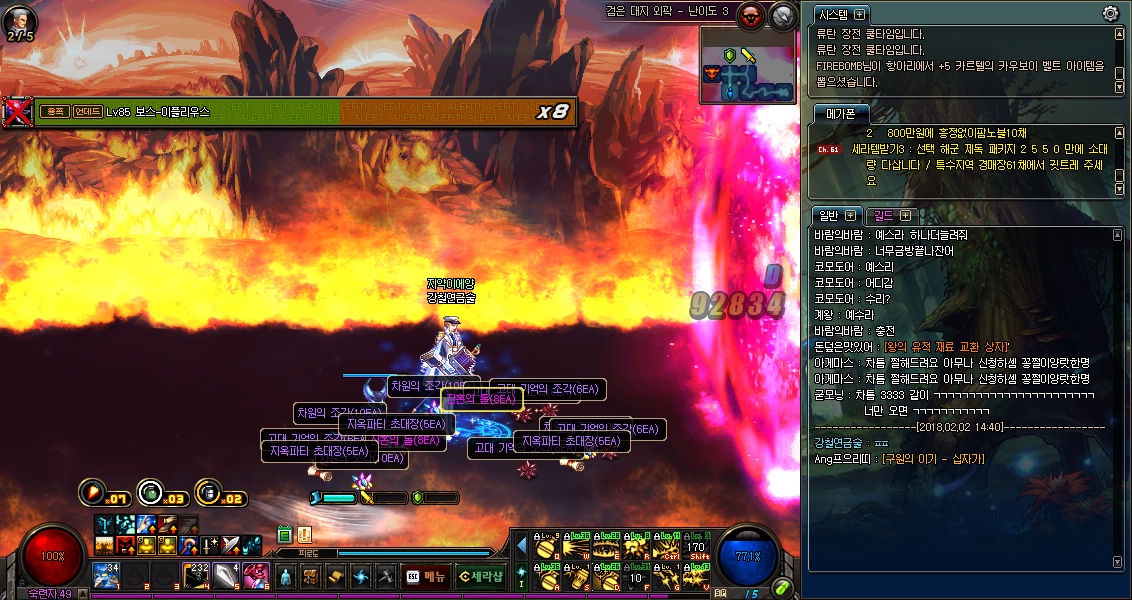
Task: Open the ESC 메뉴 button
Action: pyautogui.click(x=425, y=576)
